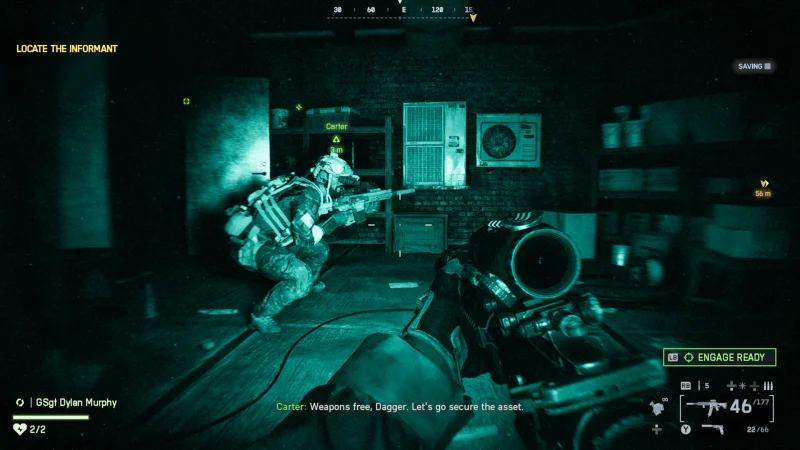Activate the Engage Ready squad command

click(x=719, y=357)
